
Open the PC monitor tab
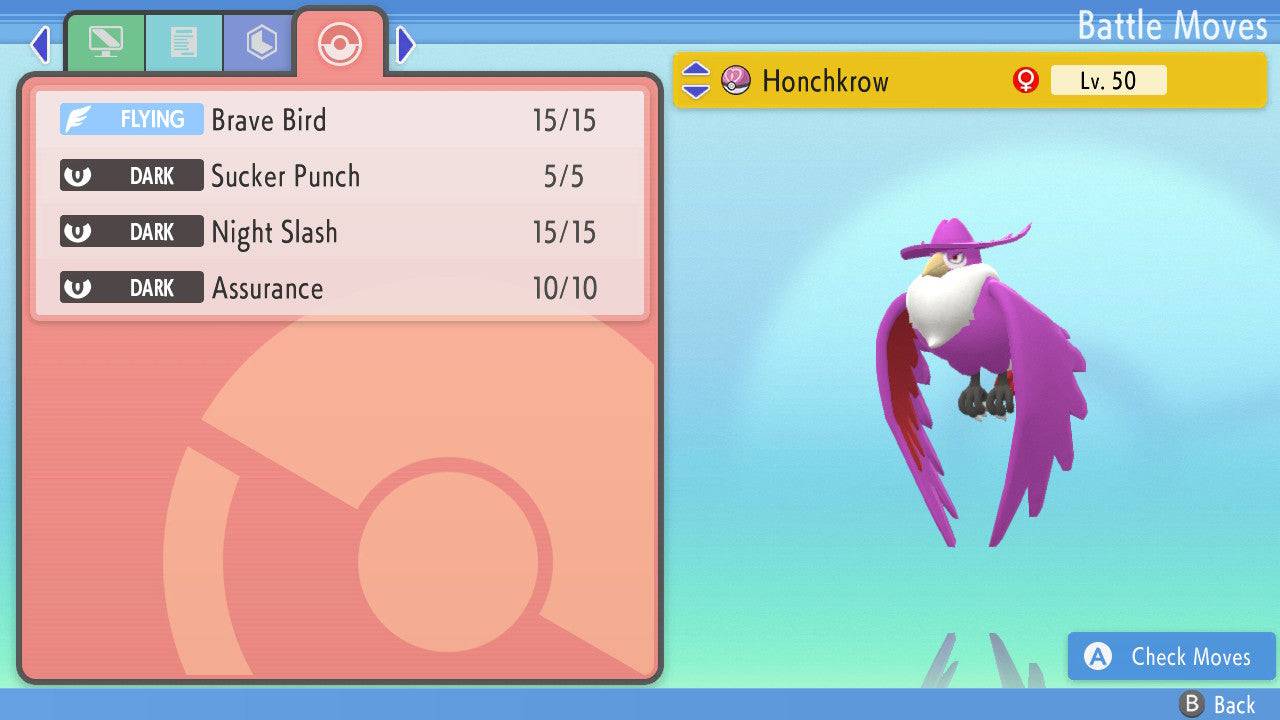106,42
